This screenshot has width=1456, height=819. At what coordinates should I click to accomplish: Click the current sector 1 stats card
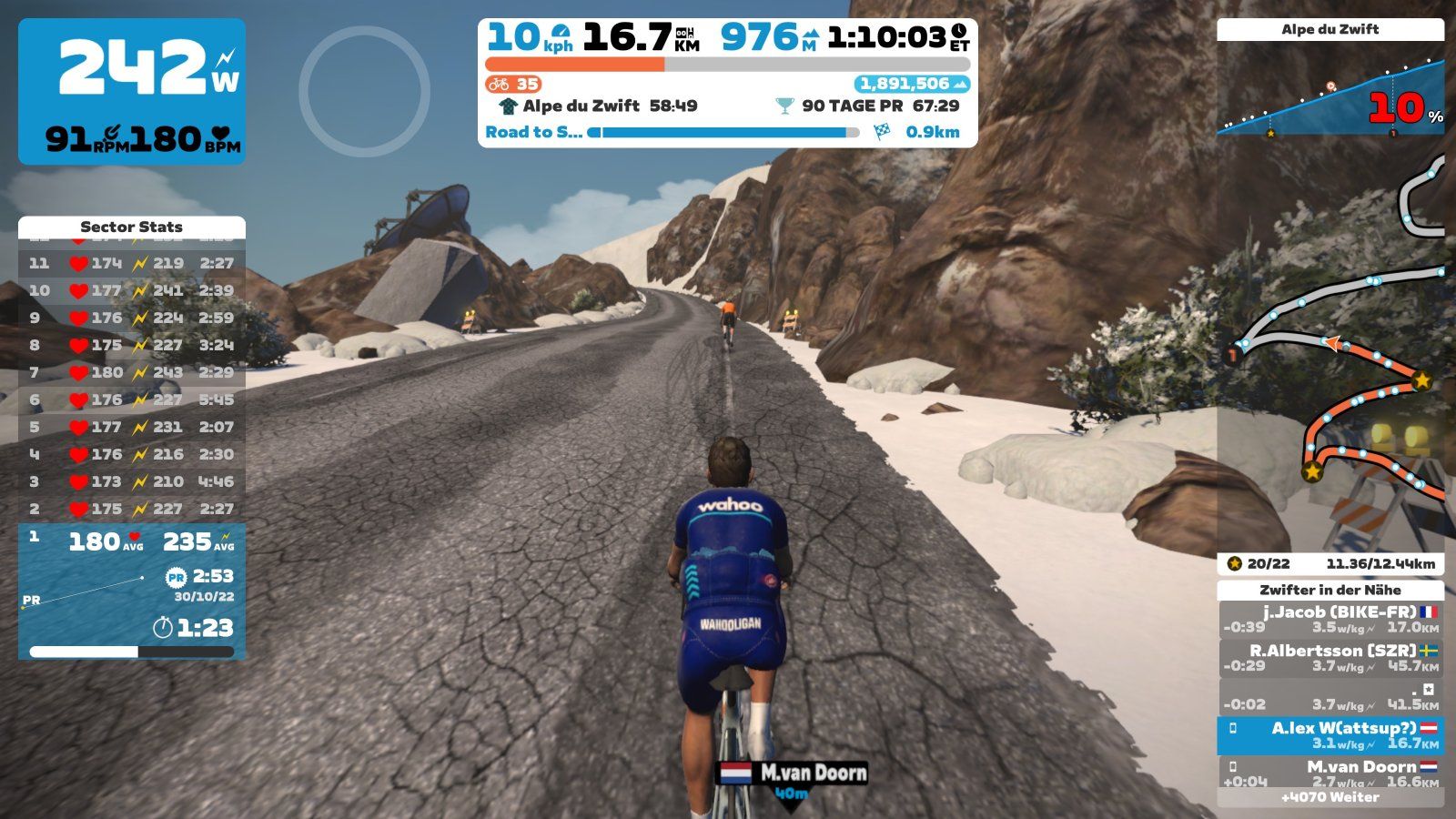click(x=132, y=591)
